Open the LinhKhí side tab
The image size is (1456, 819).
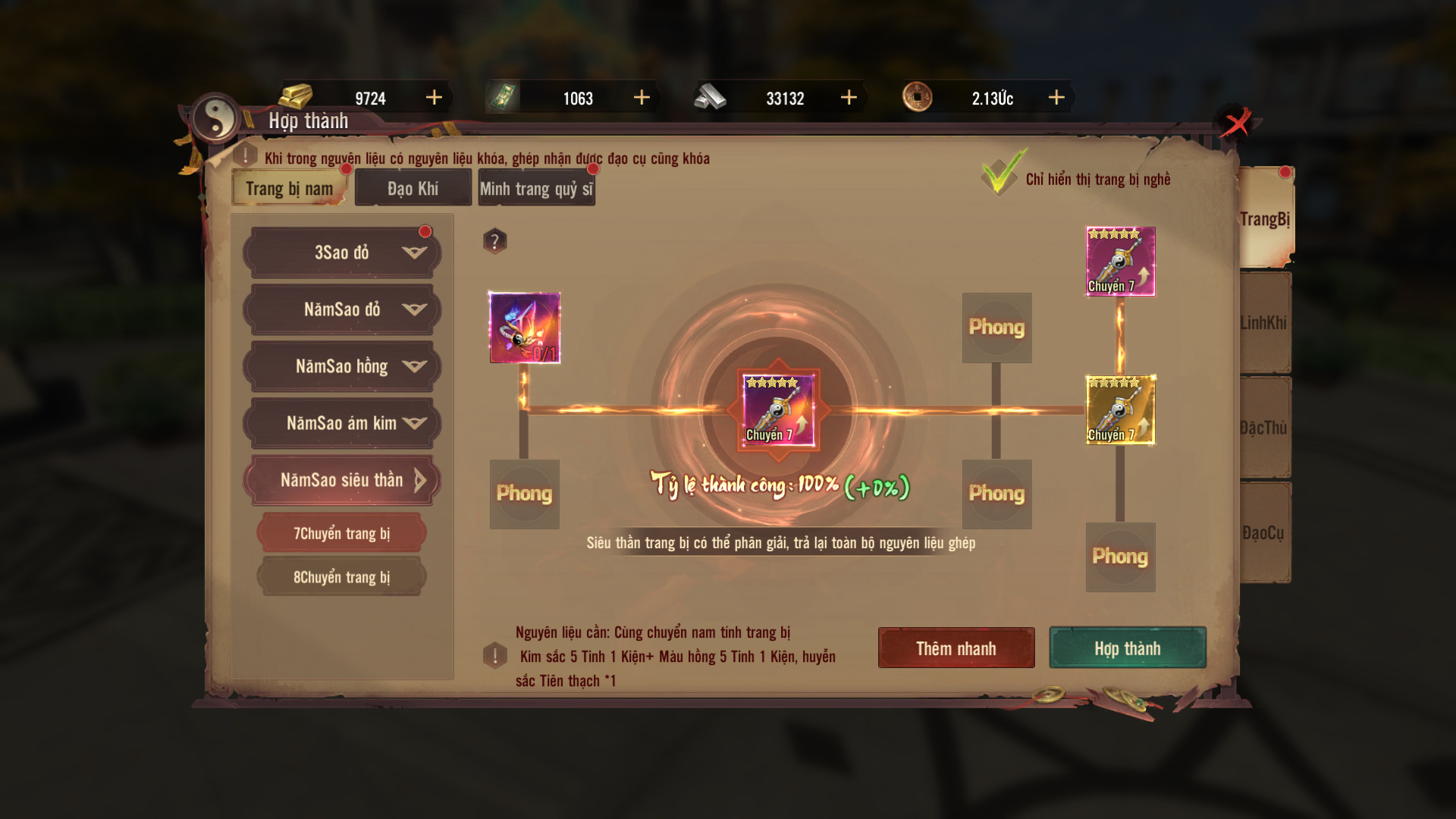1264,323
